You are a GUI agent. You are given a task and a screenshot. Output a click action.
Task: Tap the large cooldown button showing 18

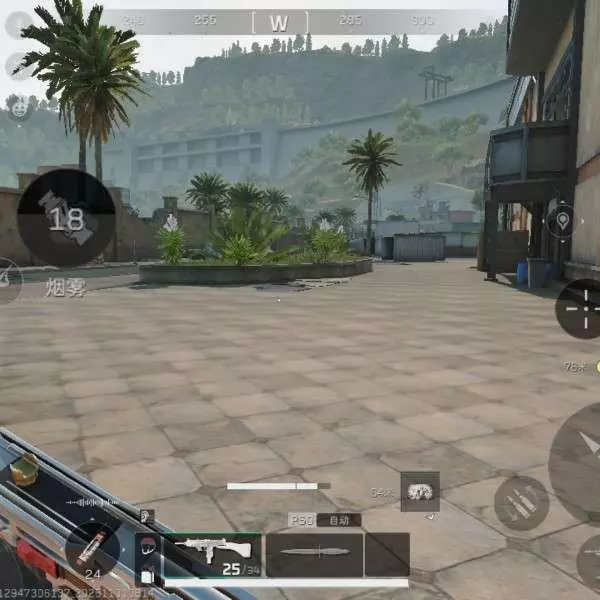click(x=66, y=217)
